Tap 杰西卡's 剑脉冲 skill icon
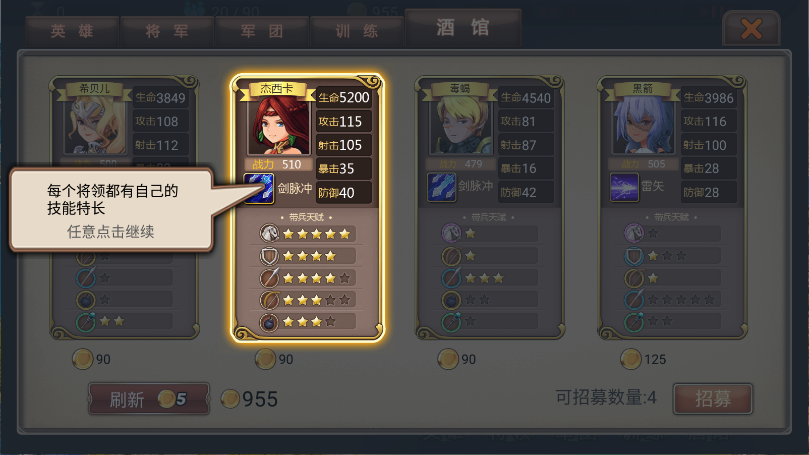Image resolution: width=809 pixels, height=455 pixels. point(260,188)
